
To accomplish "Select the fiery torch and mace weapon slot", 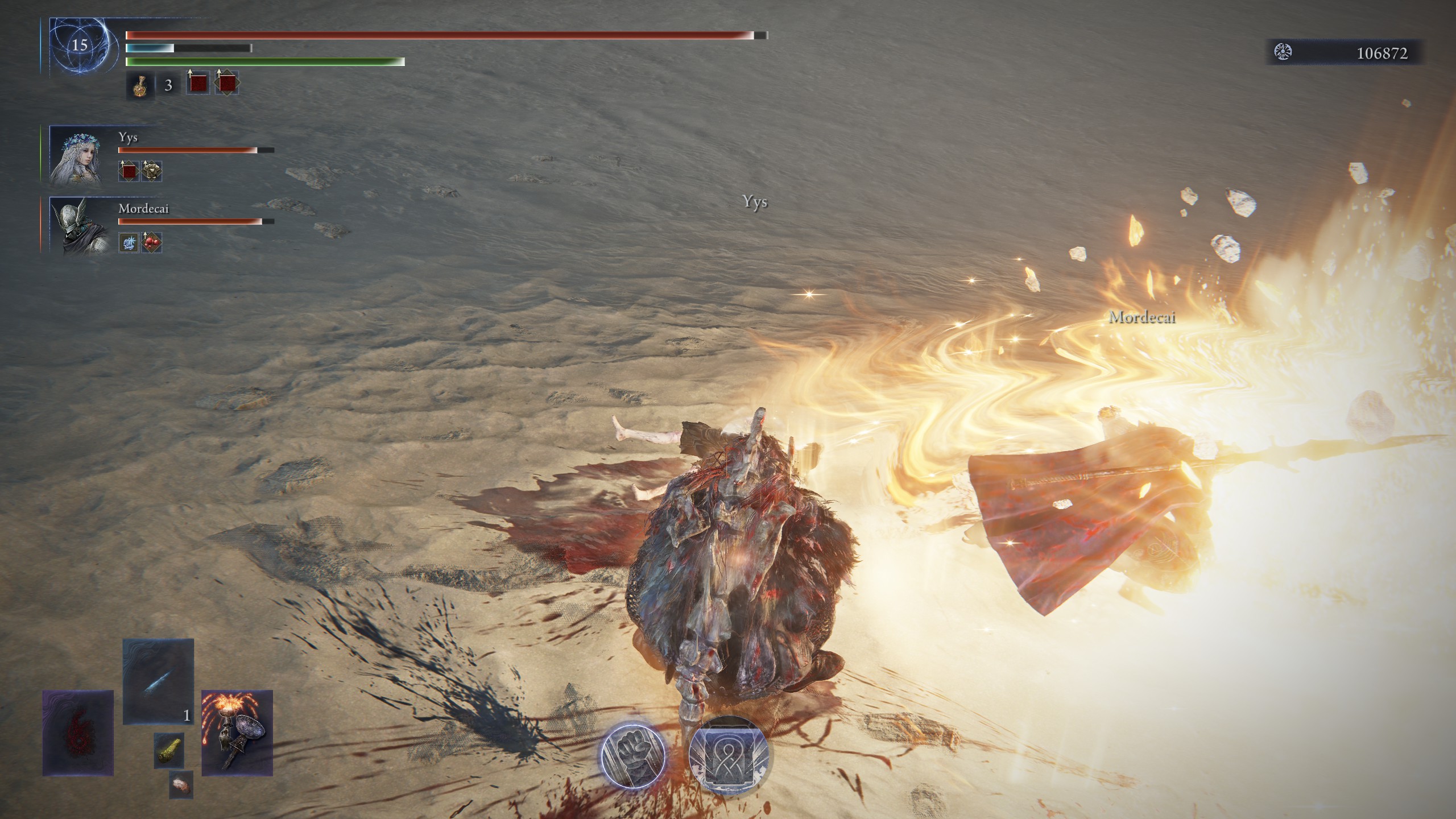I will coord(237,733).
